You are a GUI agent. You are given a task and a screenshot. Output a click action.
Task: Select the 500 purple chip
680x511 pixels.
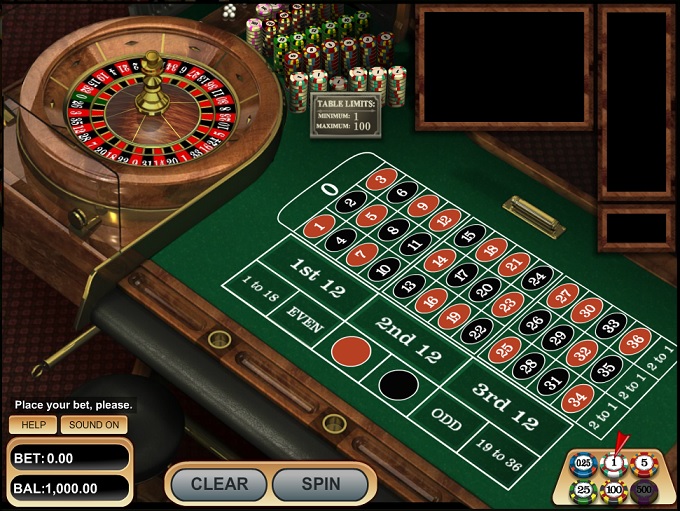(x=643, y=490)
